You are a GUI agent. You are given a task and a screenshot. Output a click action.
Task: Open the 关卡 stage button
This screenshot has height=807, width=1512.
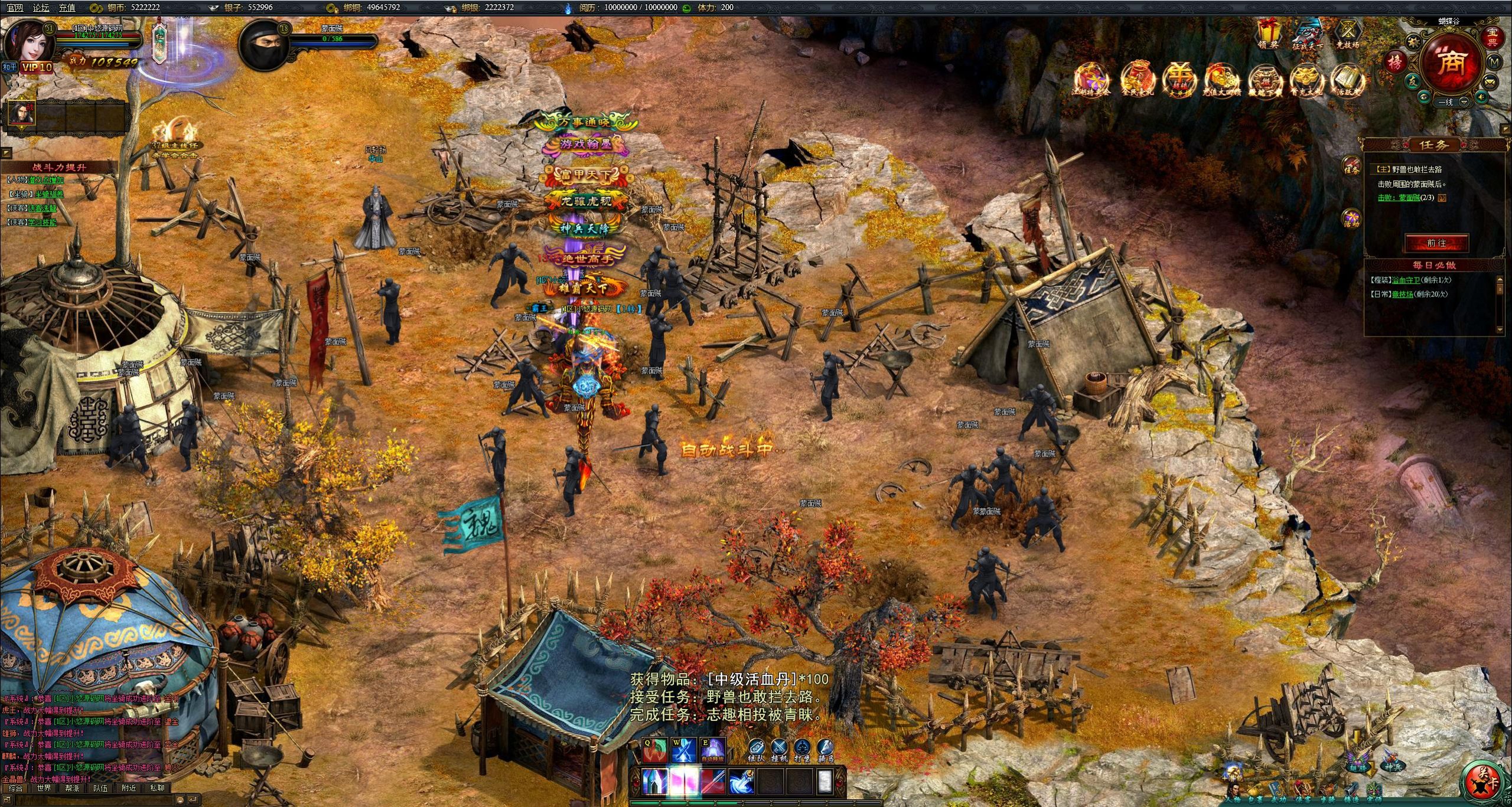click(1483, 779)
